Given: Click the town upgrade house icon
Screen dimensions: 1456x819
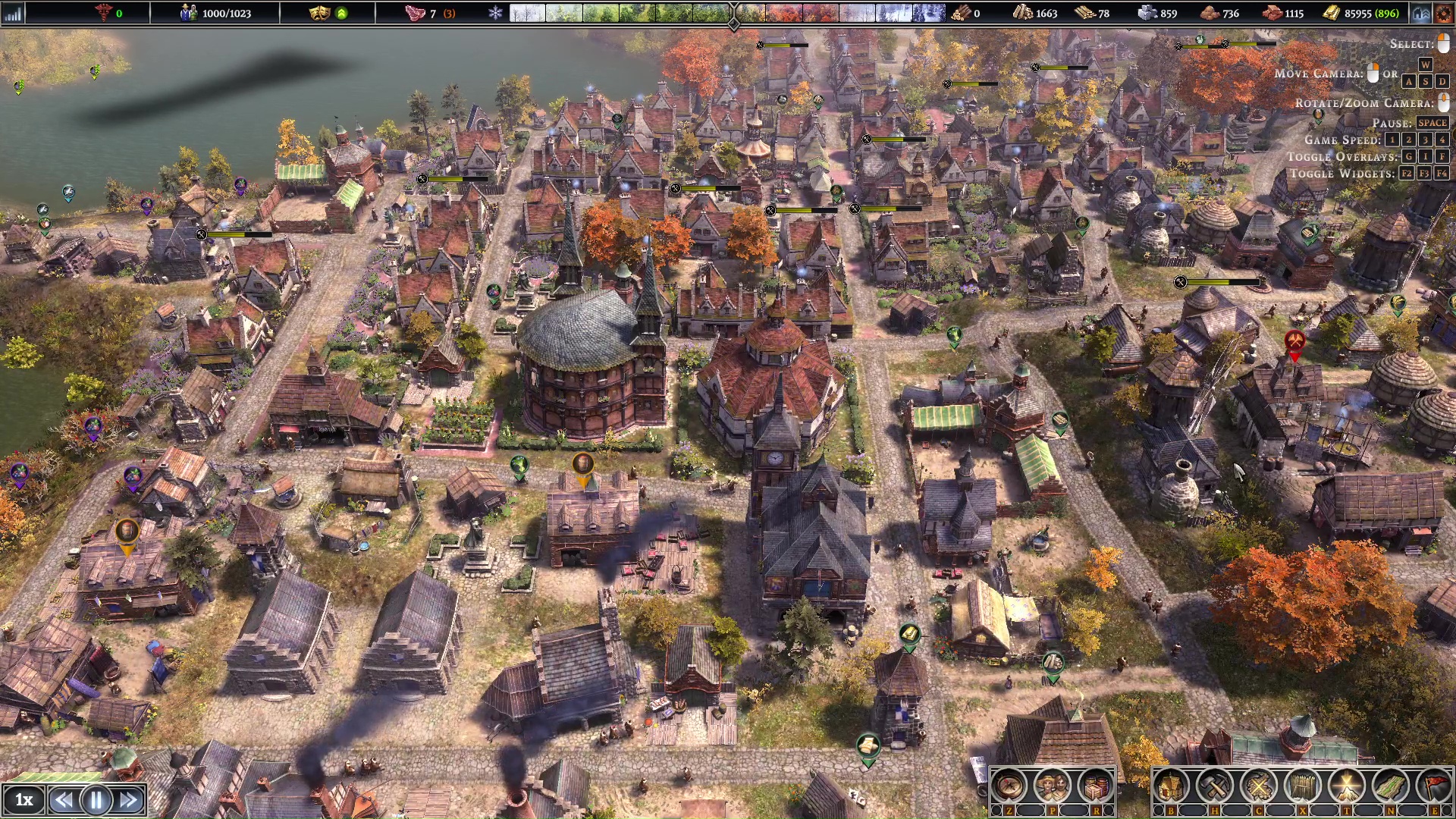Looking at the screenshot, I should [x=1421, y=13].
